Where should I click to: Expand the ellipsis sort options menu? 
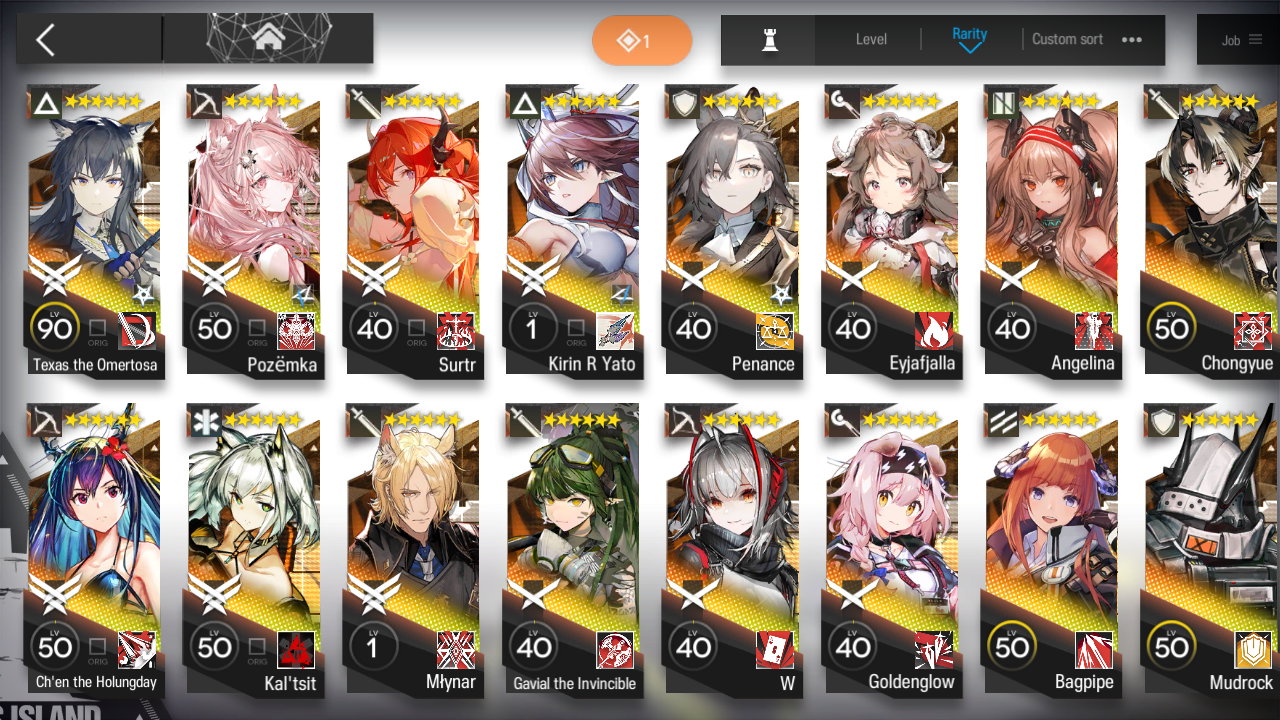[1131, 39]
